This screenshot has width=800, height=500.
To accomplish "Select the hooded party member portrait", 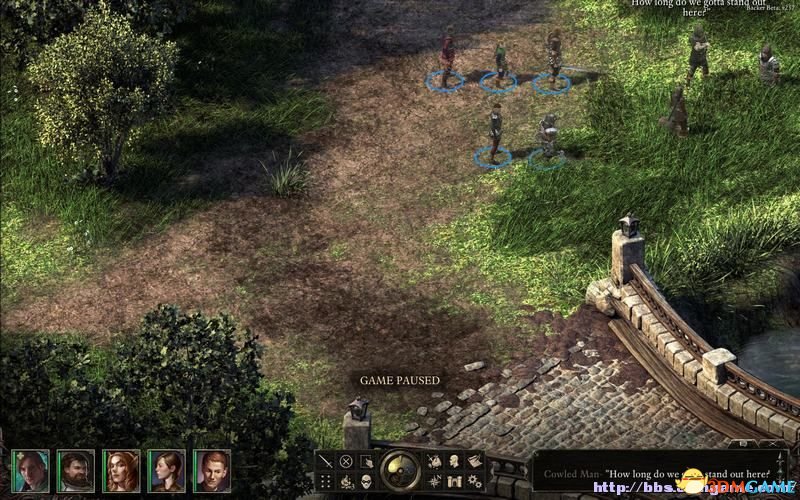I will click(30, 470).
